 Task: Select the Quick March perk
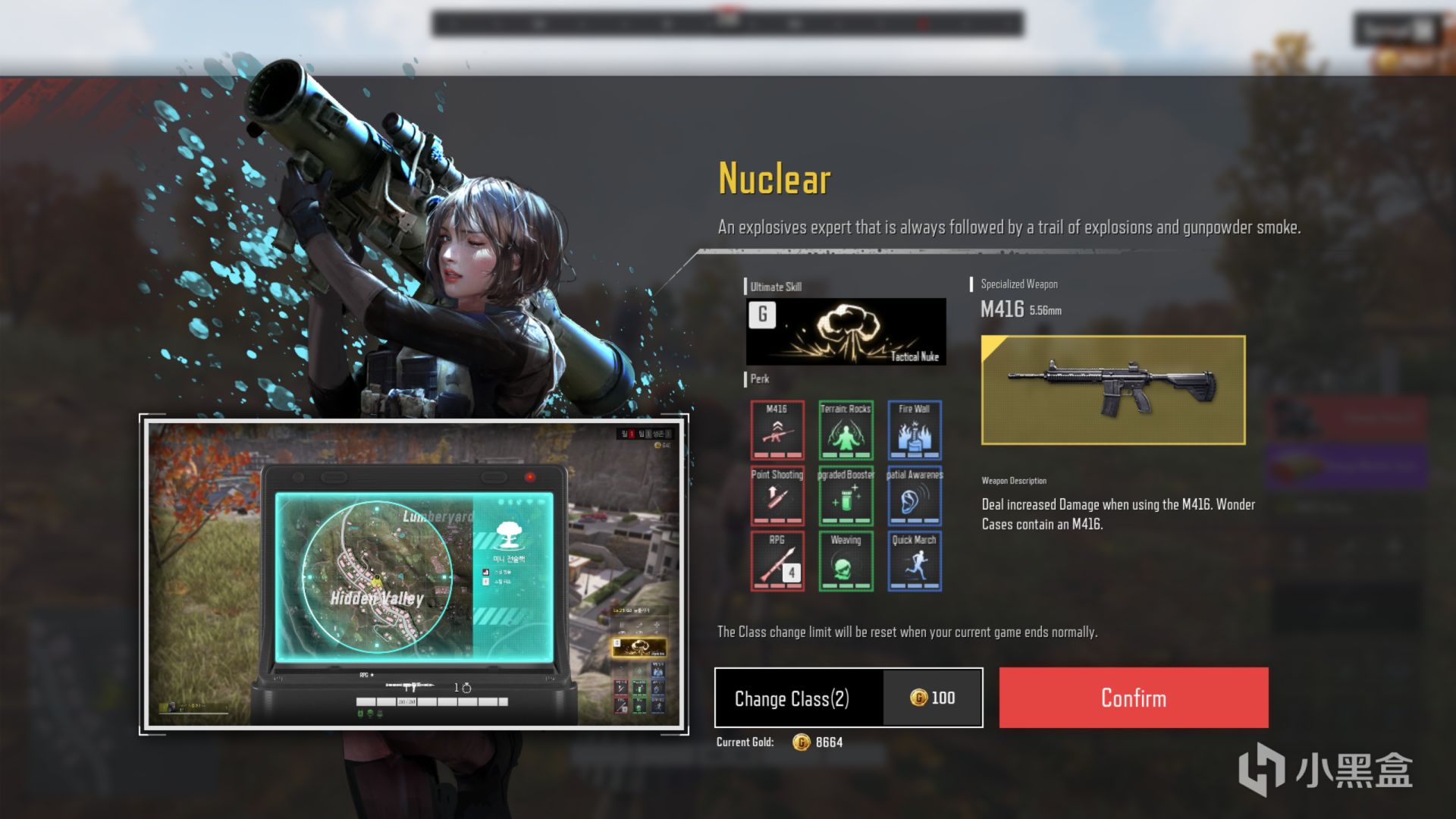tap(914, 561)
